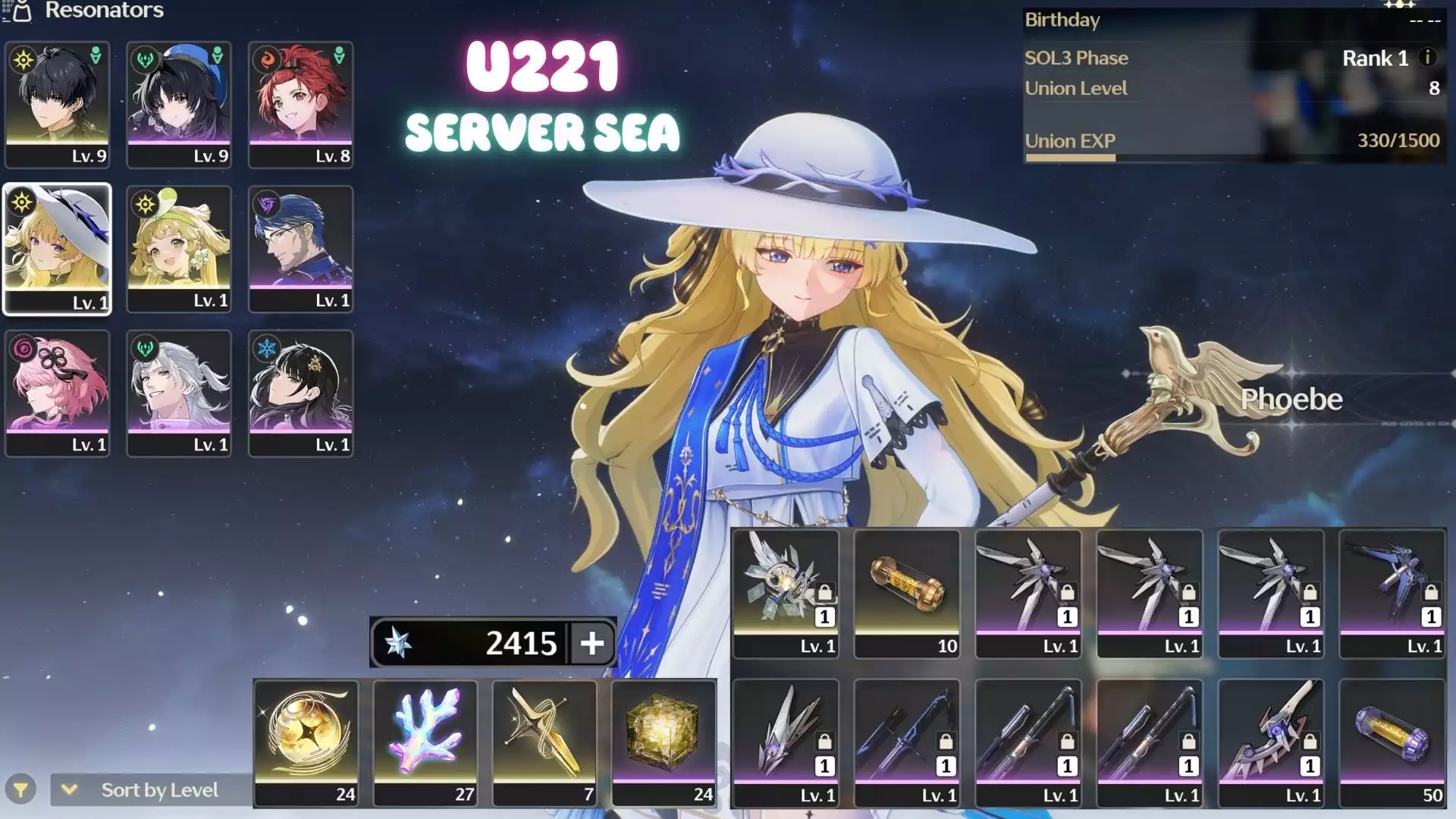The width and height of the screenshot is (1456, 819).
Task: Pick Phoebe's white-hat portrait
Action: pyautogui.click(x=57, y=248)
